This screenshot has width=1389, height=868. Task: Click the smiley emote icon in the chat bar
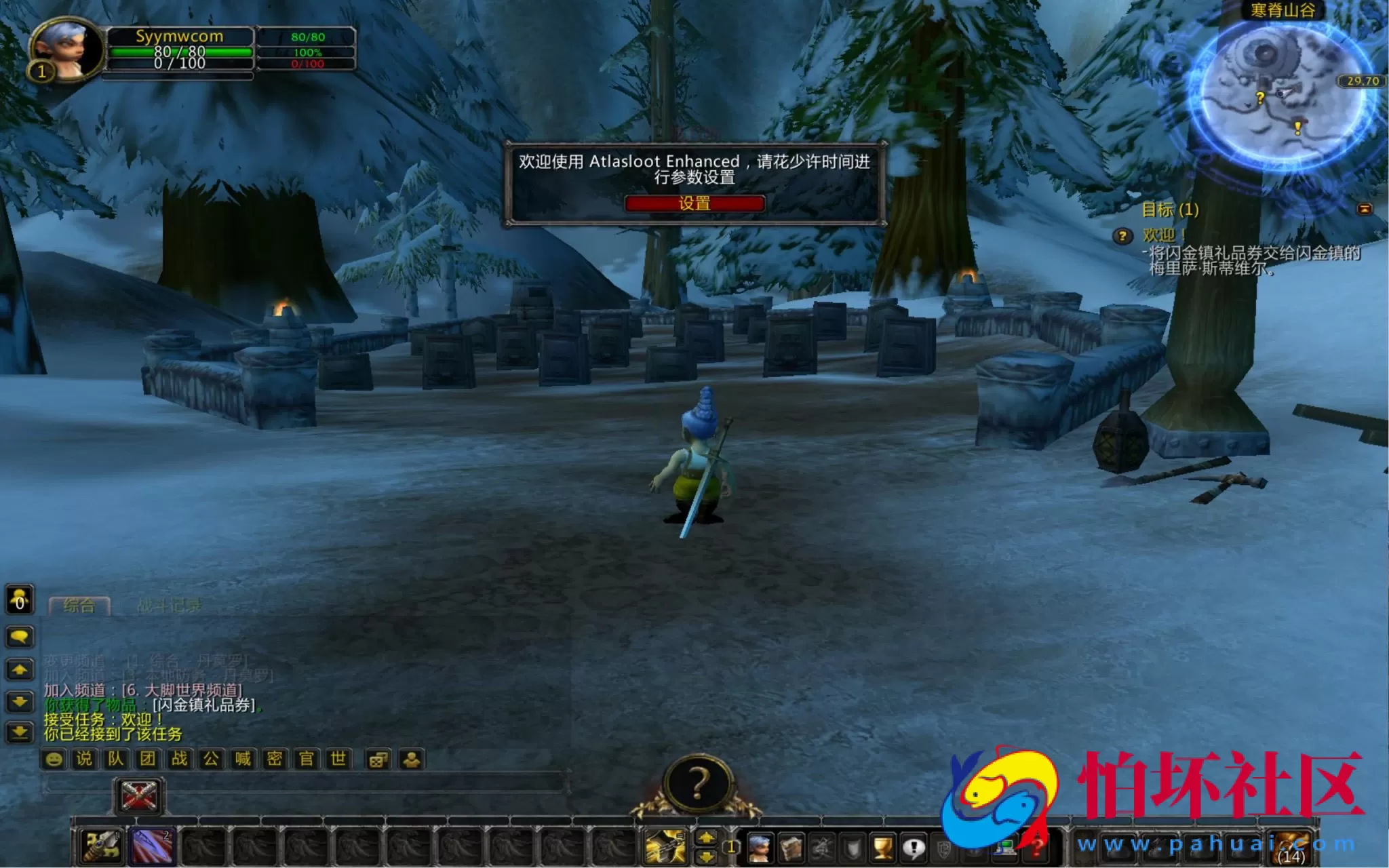[53, 759]
